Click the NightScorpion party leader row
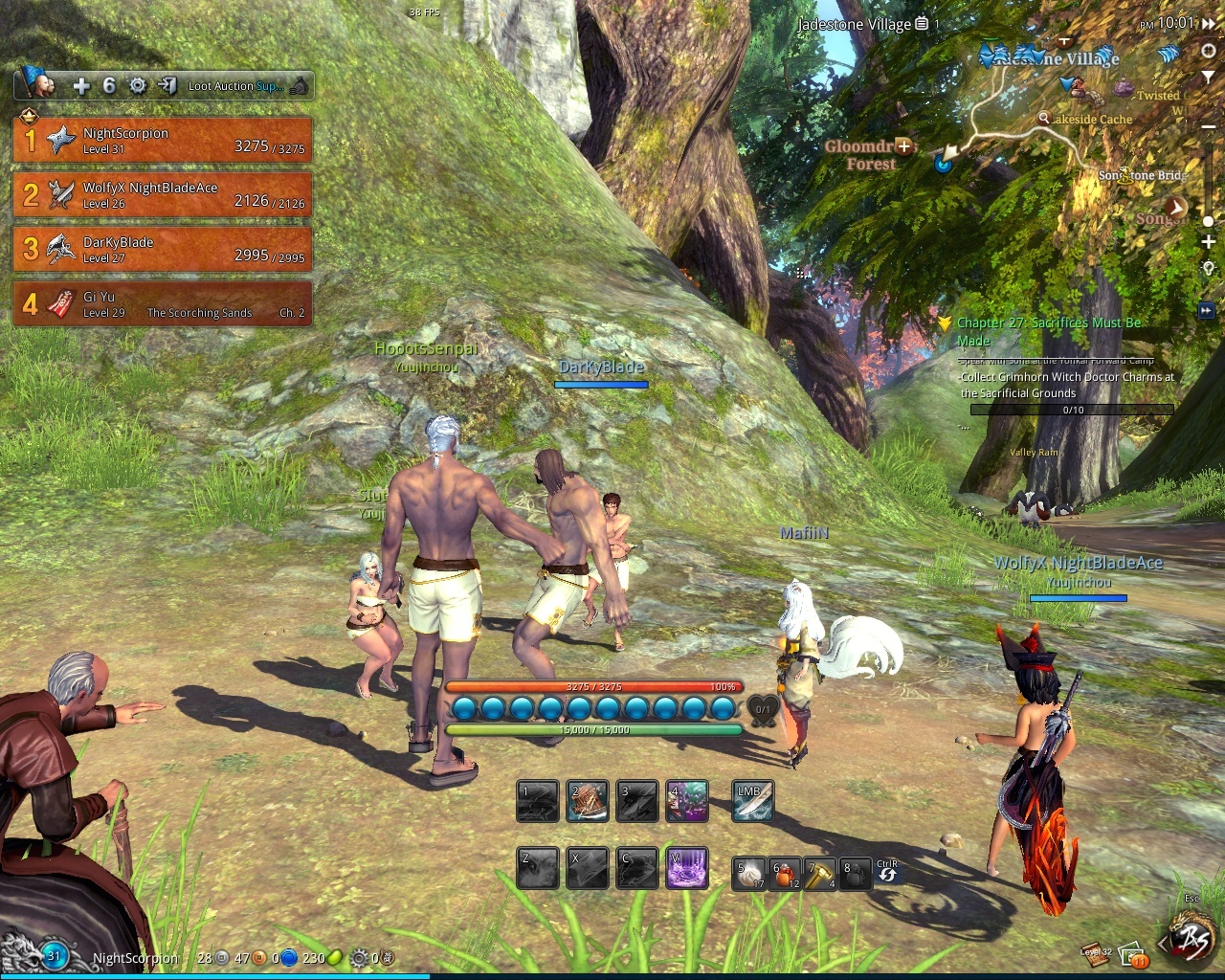Screen dimensions: 1225x980 click(162, 141)
